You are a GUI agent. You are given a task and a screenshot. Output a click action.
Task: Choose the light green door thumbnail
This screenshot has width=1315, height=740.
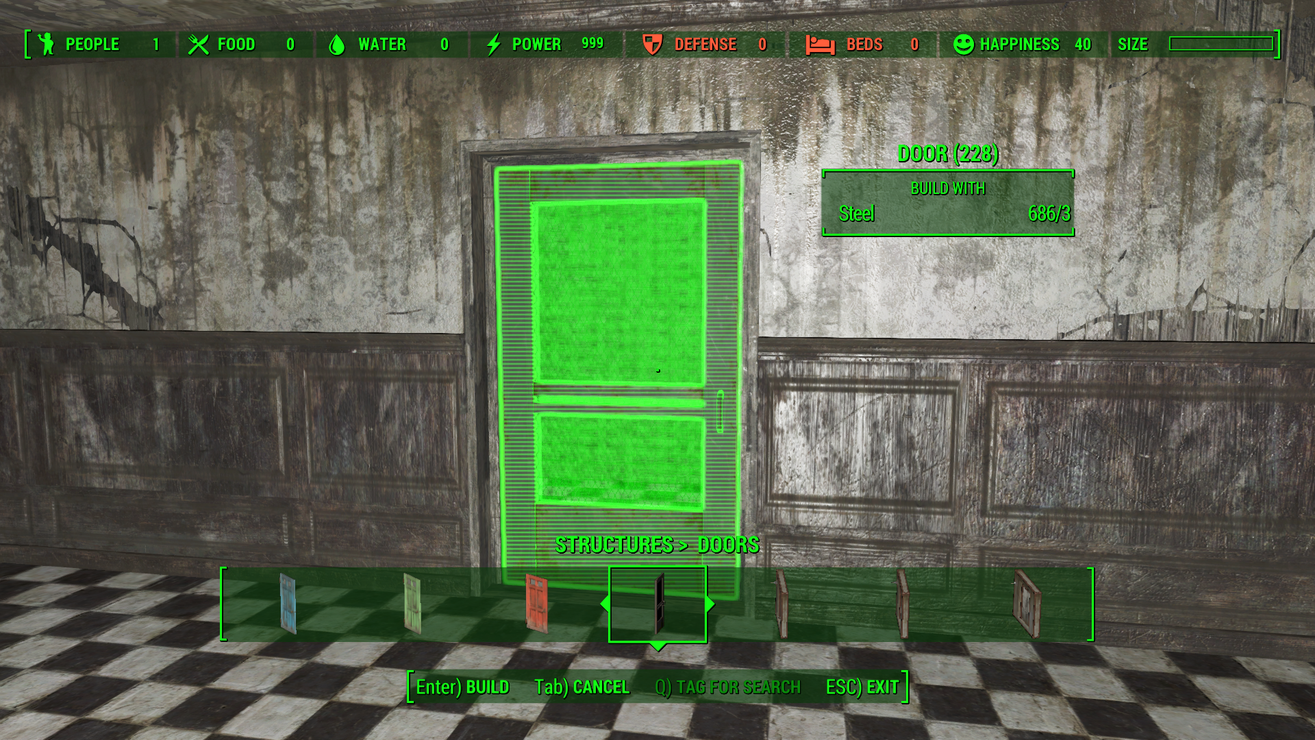[412, 603]
